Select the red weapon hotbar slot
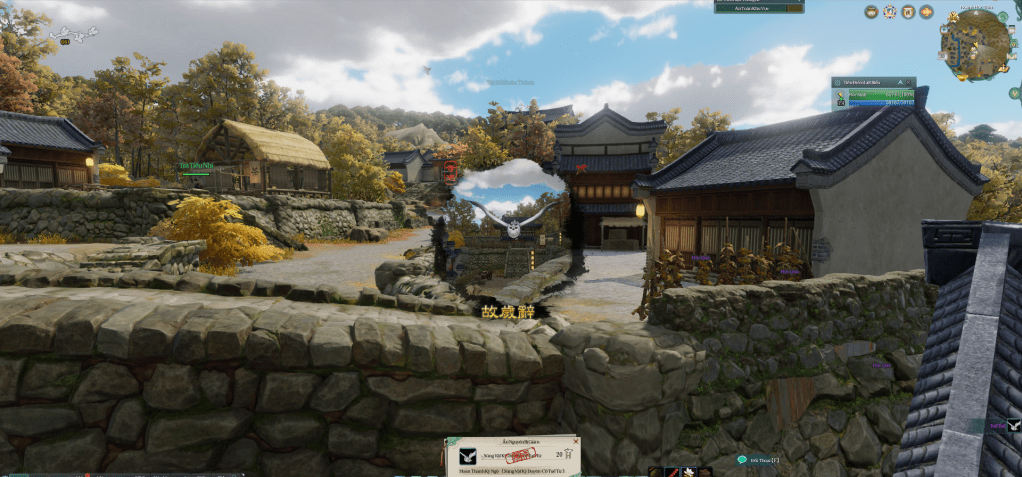Viewport: 1022px width, 477px height. pos(673,472)
